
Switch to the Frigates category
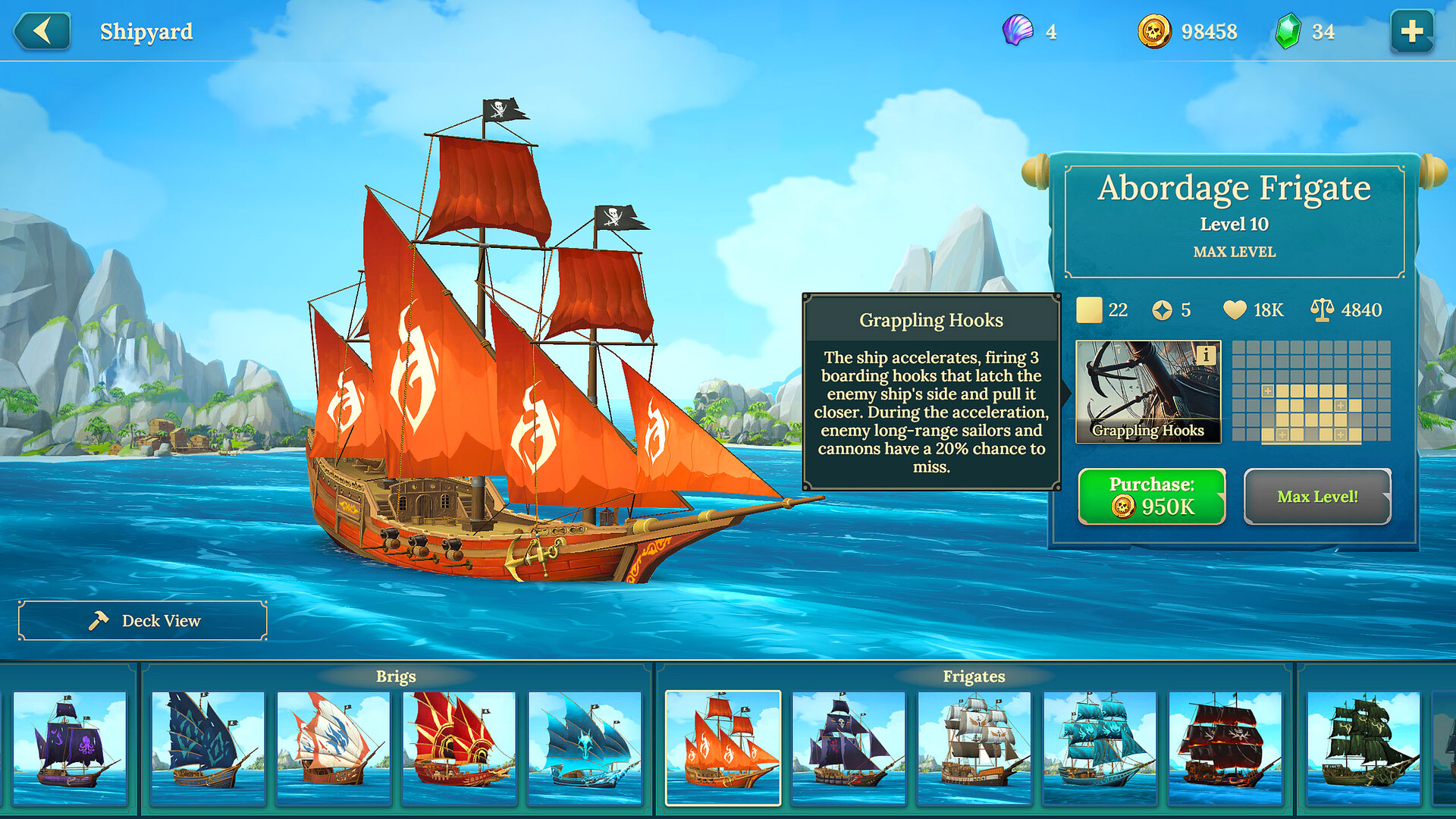[973, 676]
